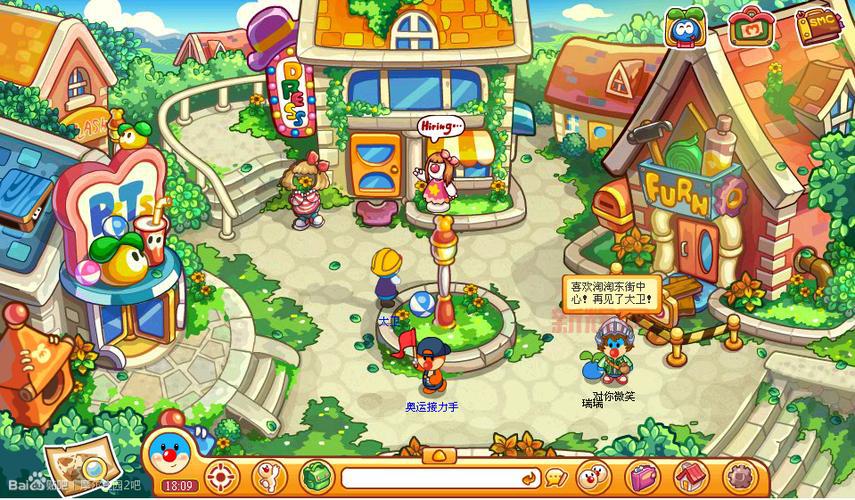Open the pink bag button
This screenshot has height=500, width=855.
(x=643, y=475)
